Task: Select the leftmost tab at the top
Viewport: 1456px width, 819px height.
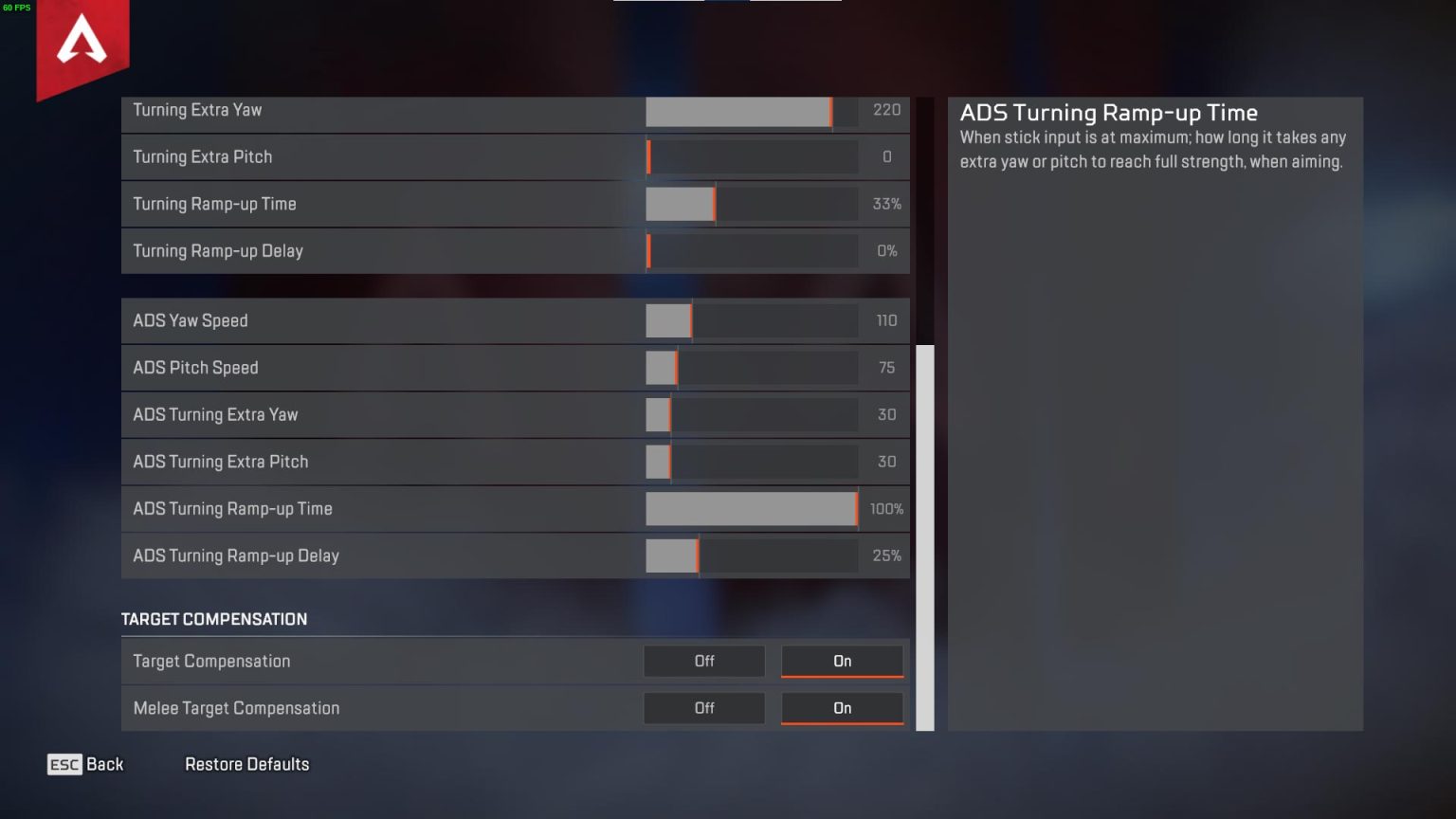Action: pyautogui.click(x=658, y=5)
